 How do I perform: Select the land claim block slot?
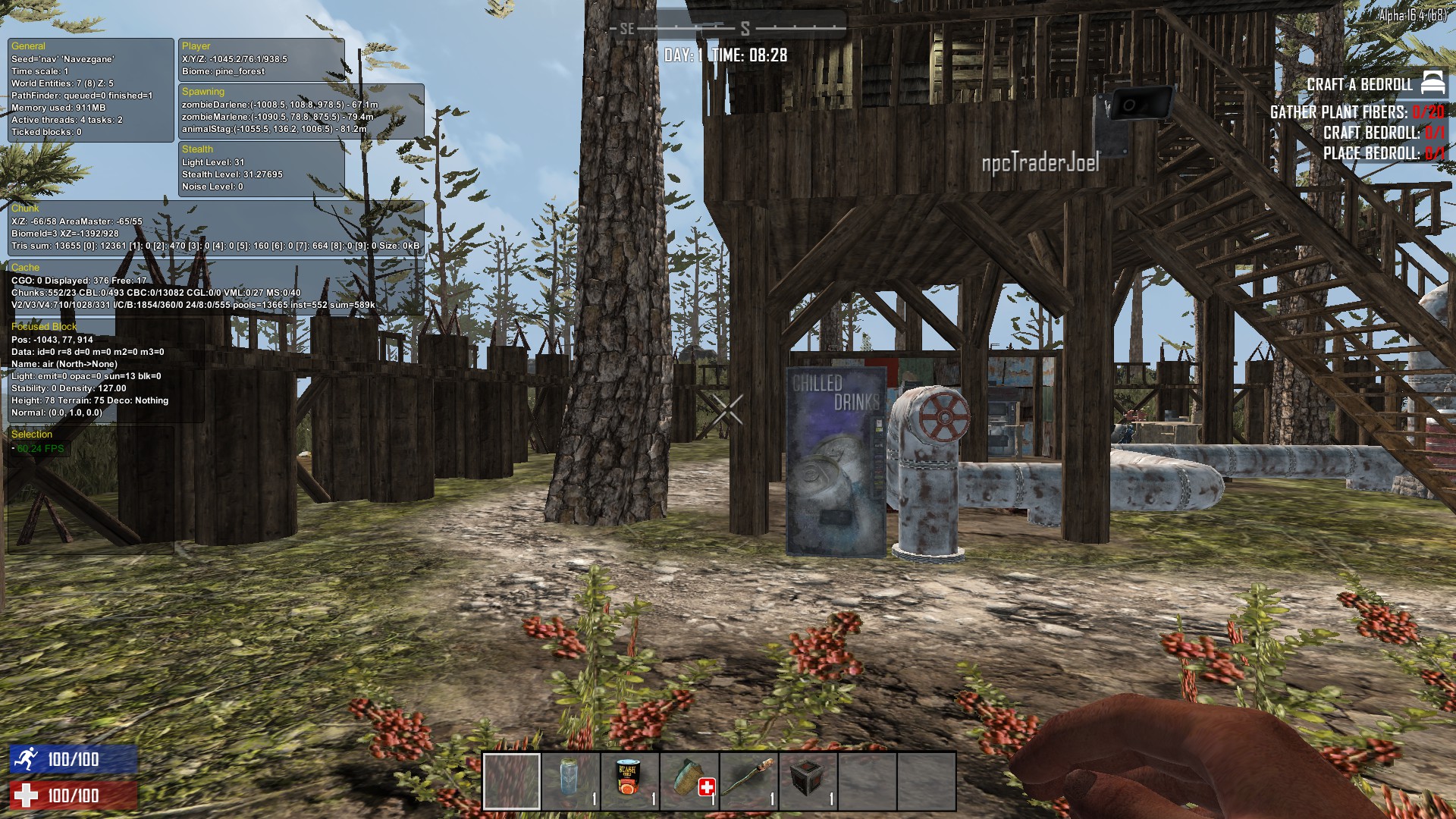coord(808,781)
